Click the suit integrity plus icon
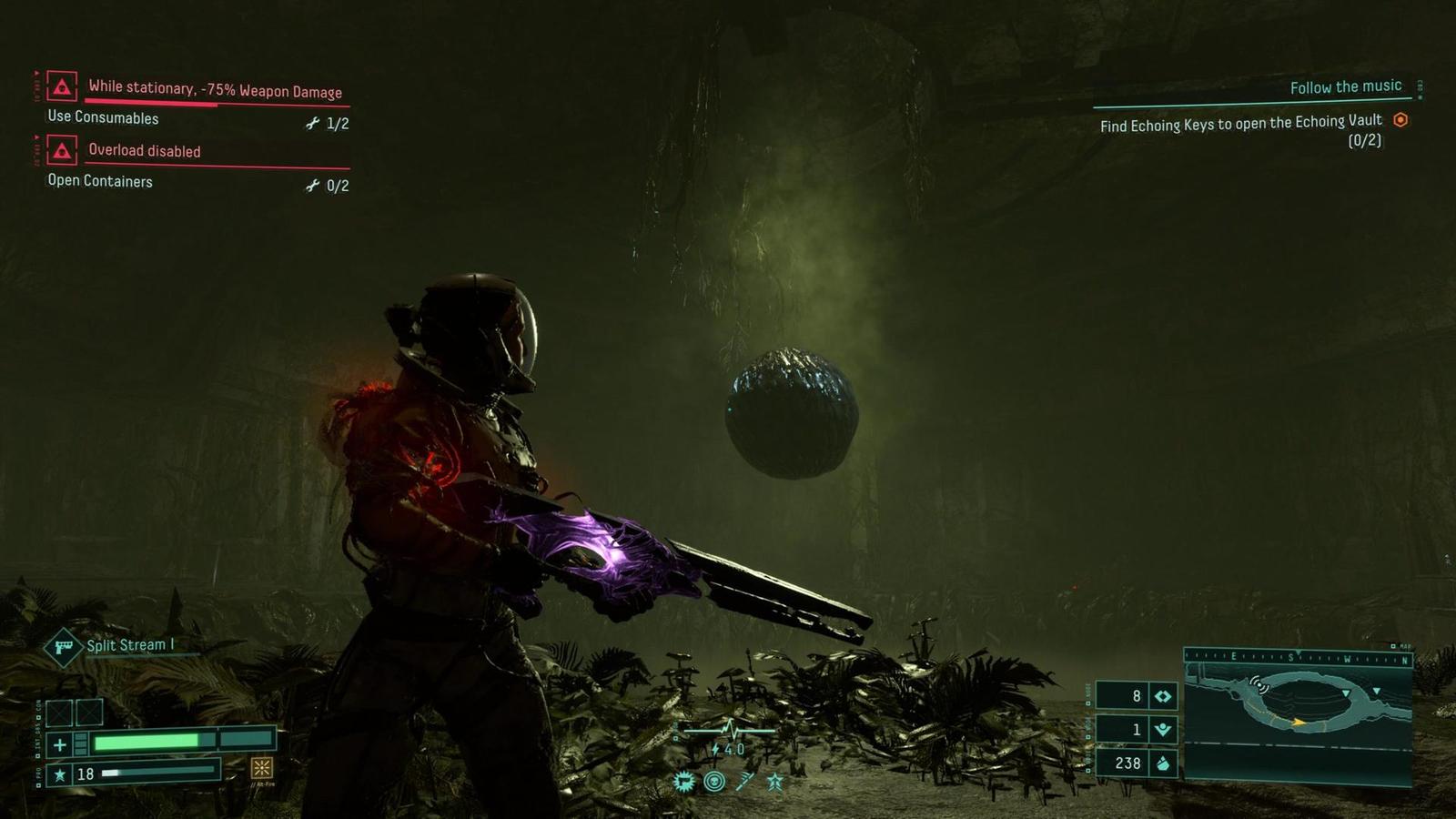Image resolution: width=1456 pixels, height=819 pixels. point(60,744)
